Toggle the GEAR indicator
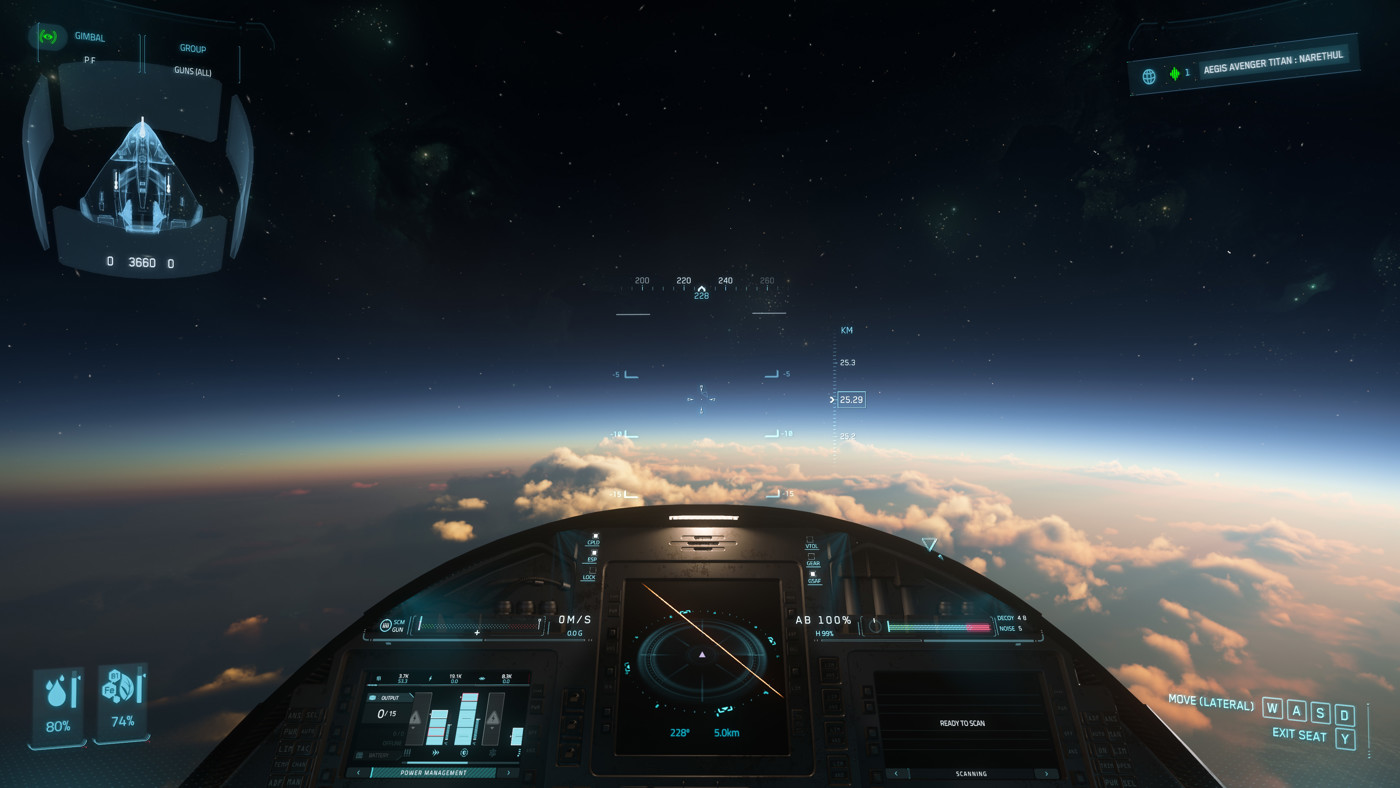This screenshot has width=1400, height=788. 812,558
